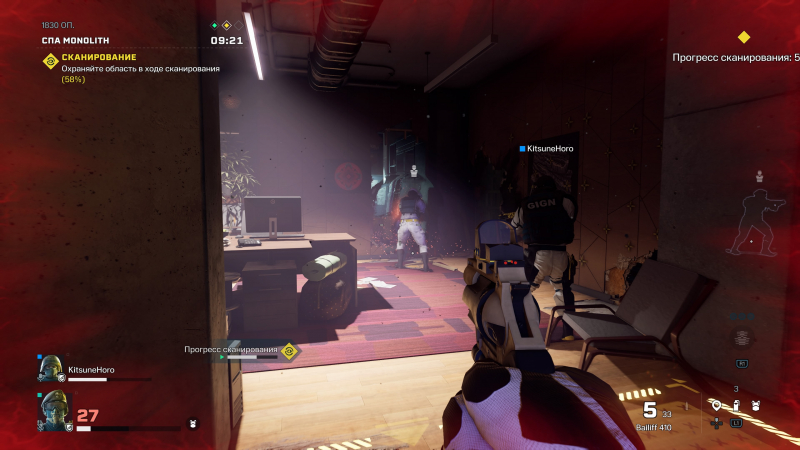Activate the round operator ability icon
Viewport: 800px width, 450px height.
point(741,338)
